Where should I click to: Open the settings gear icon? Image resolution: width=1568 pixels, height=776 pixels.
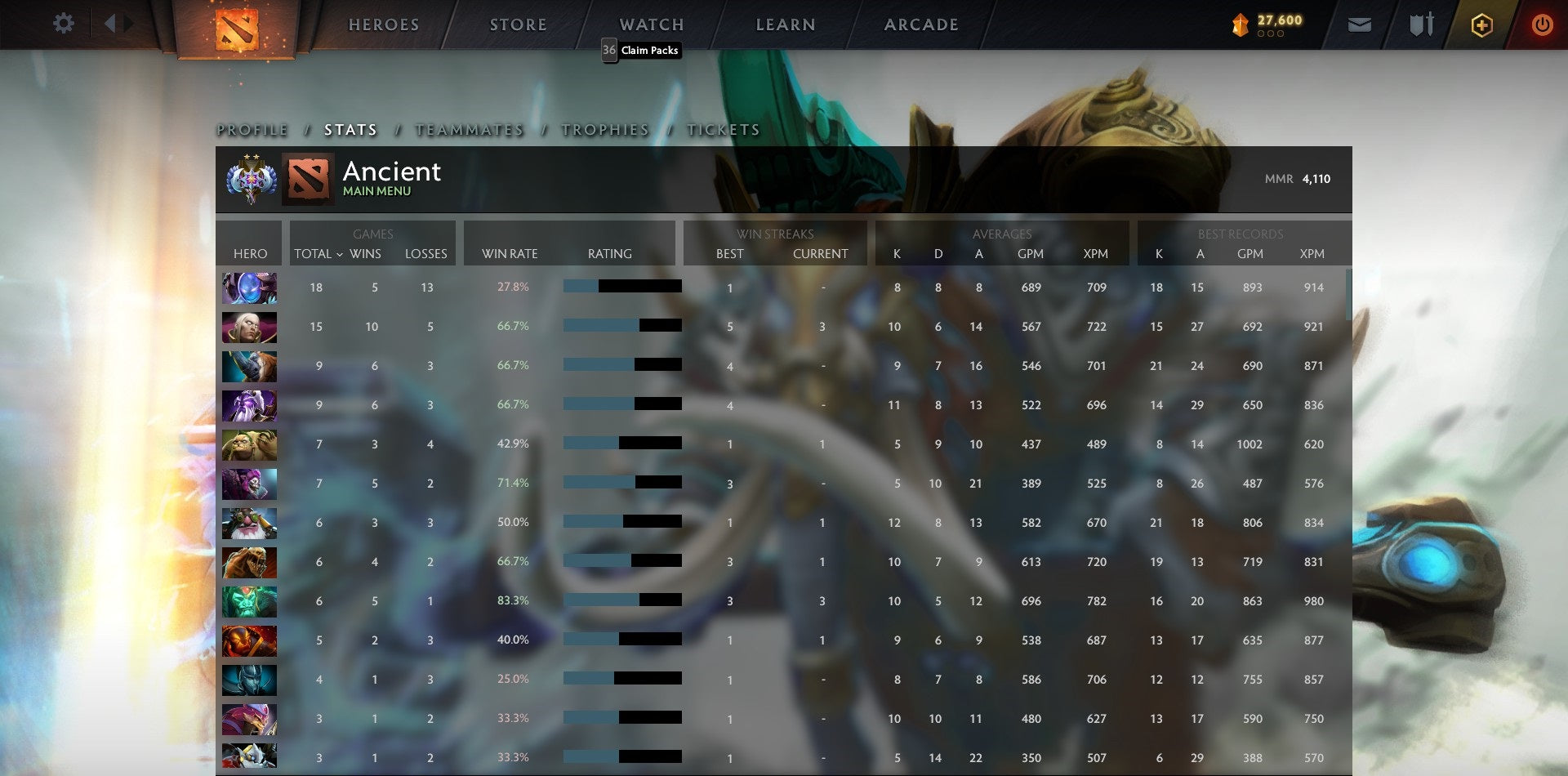63,24
